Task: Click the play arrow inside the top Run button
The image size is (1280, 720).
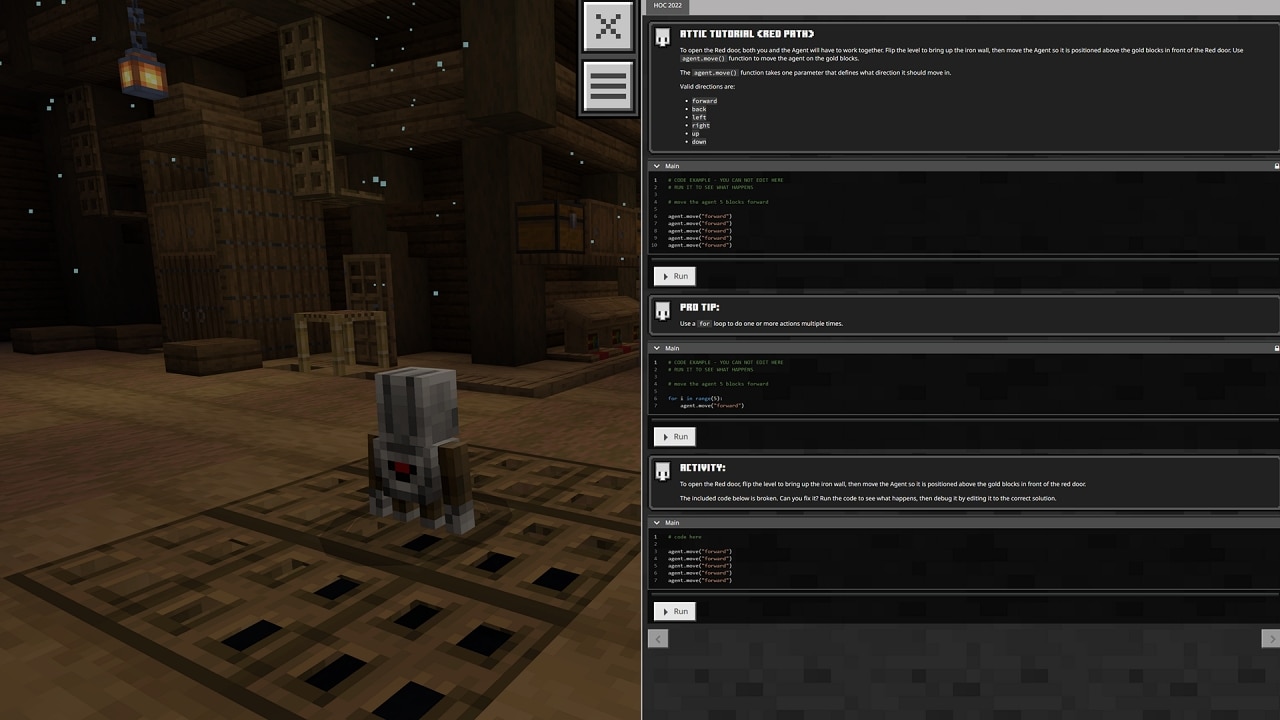Action: (666, 276)
